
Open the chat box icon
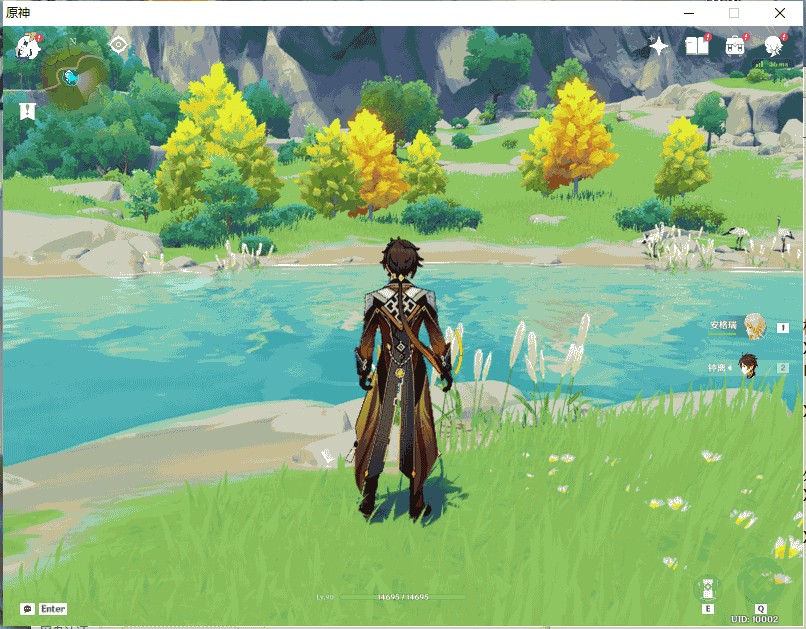pos(28,608)
